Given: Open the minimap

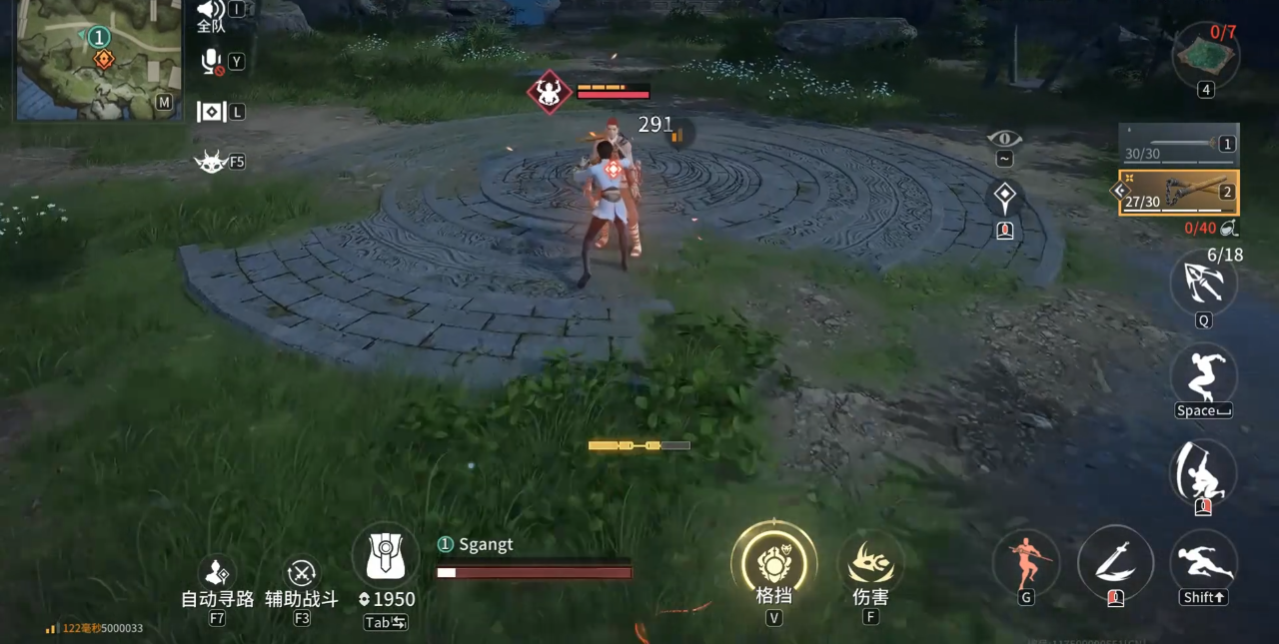Looking at the screenshot, I should click(98, 60).
